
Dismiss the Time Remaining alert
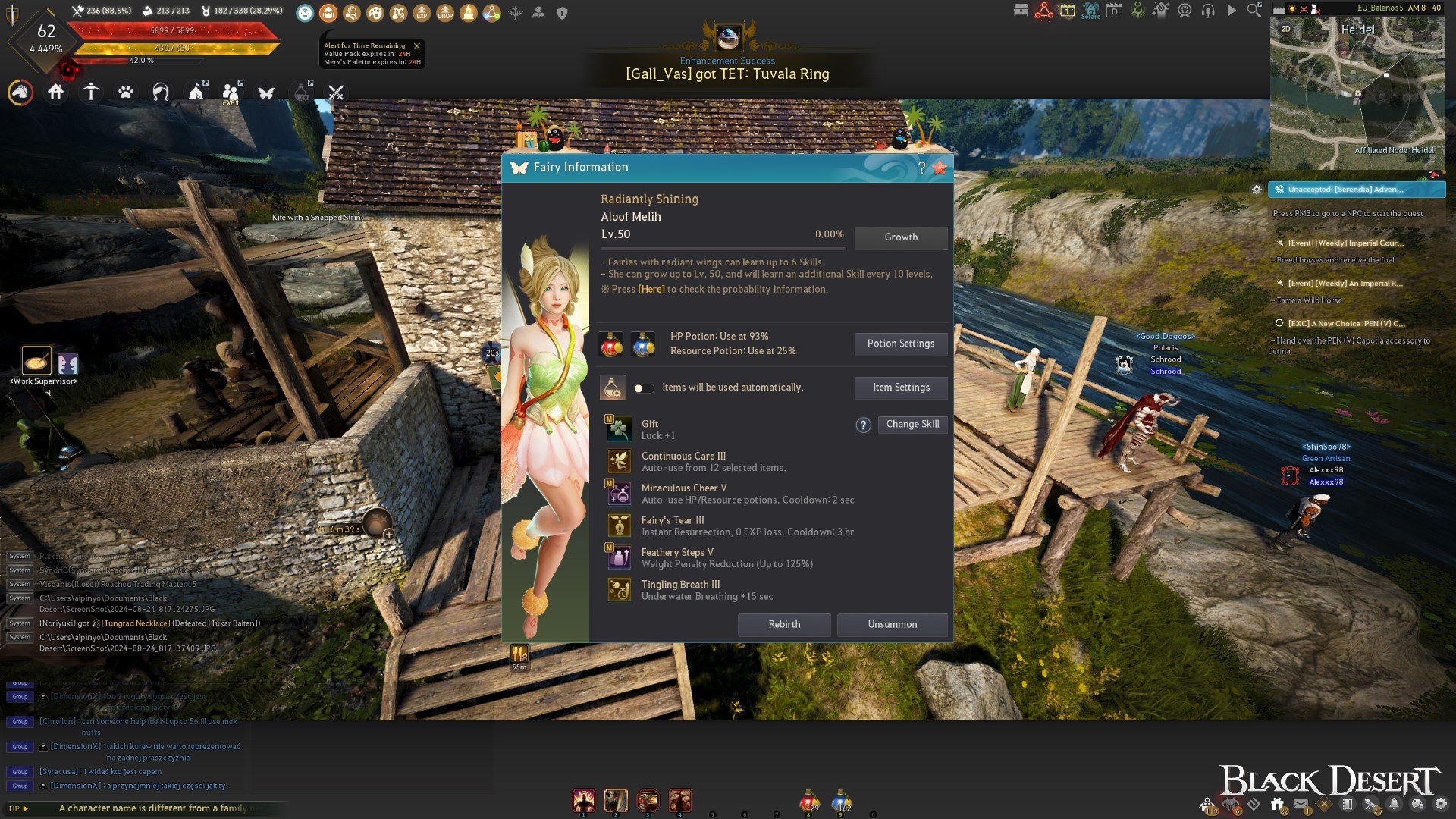pyautogui.click(x=416, y=46)
